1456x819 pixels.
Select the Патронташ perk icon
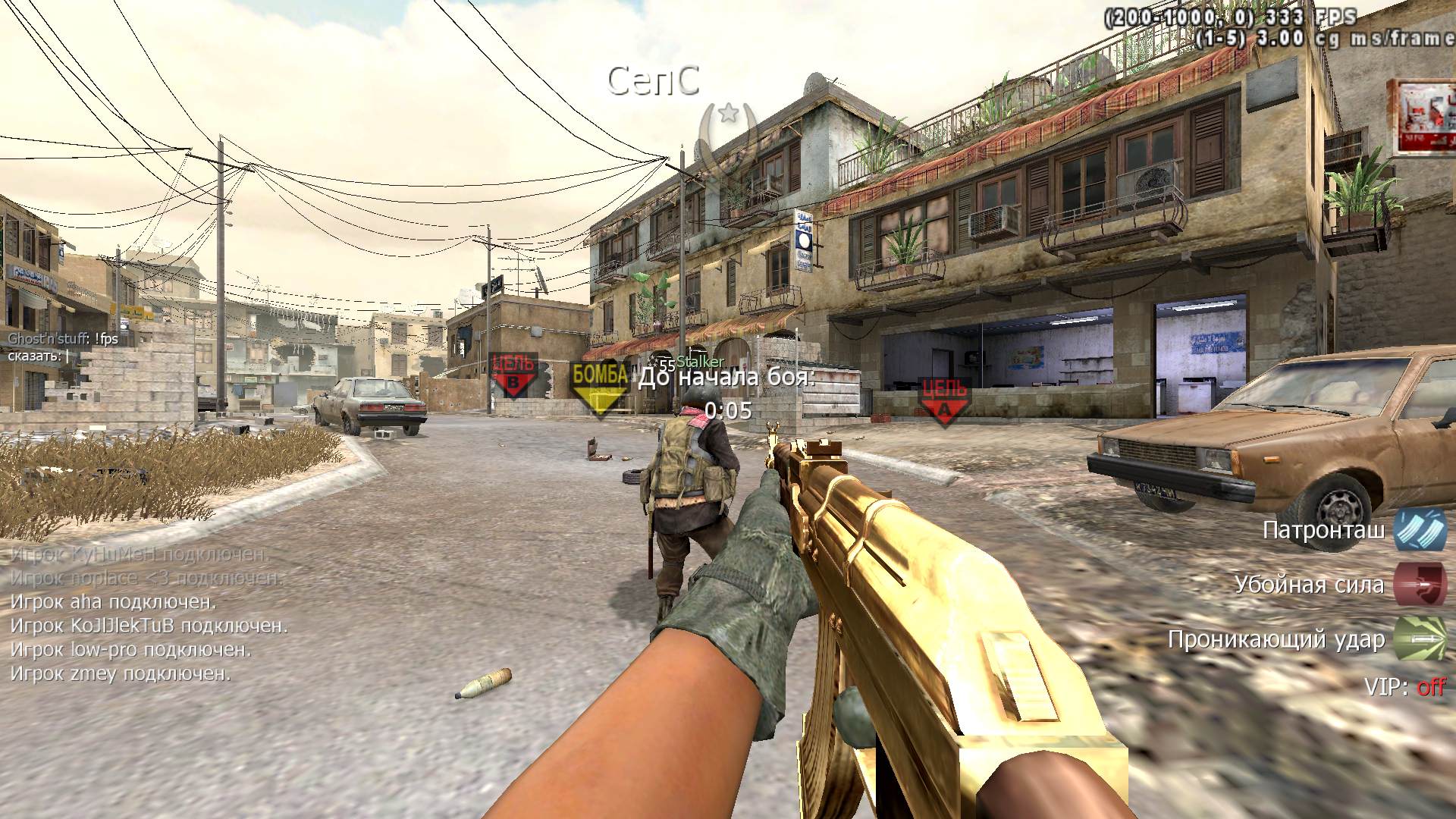point(1420,530)
